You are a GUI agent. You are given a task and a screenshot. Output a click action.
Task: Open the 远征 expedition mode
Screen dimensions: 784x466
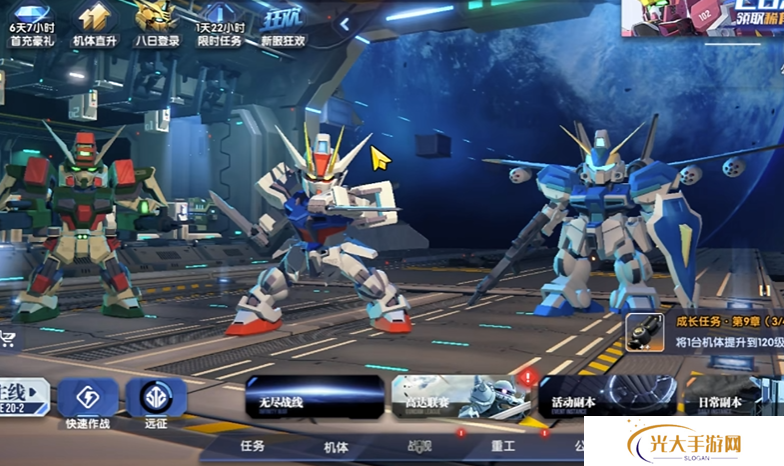click(x=156, y=402)
